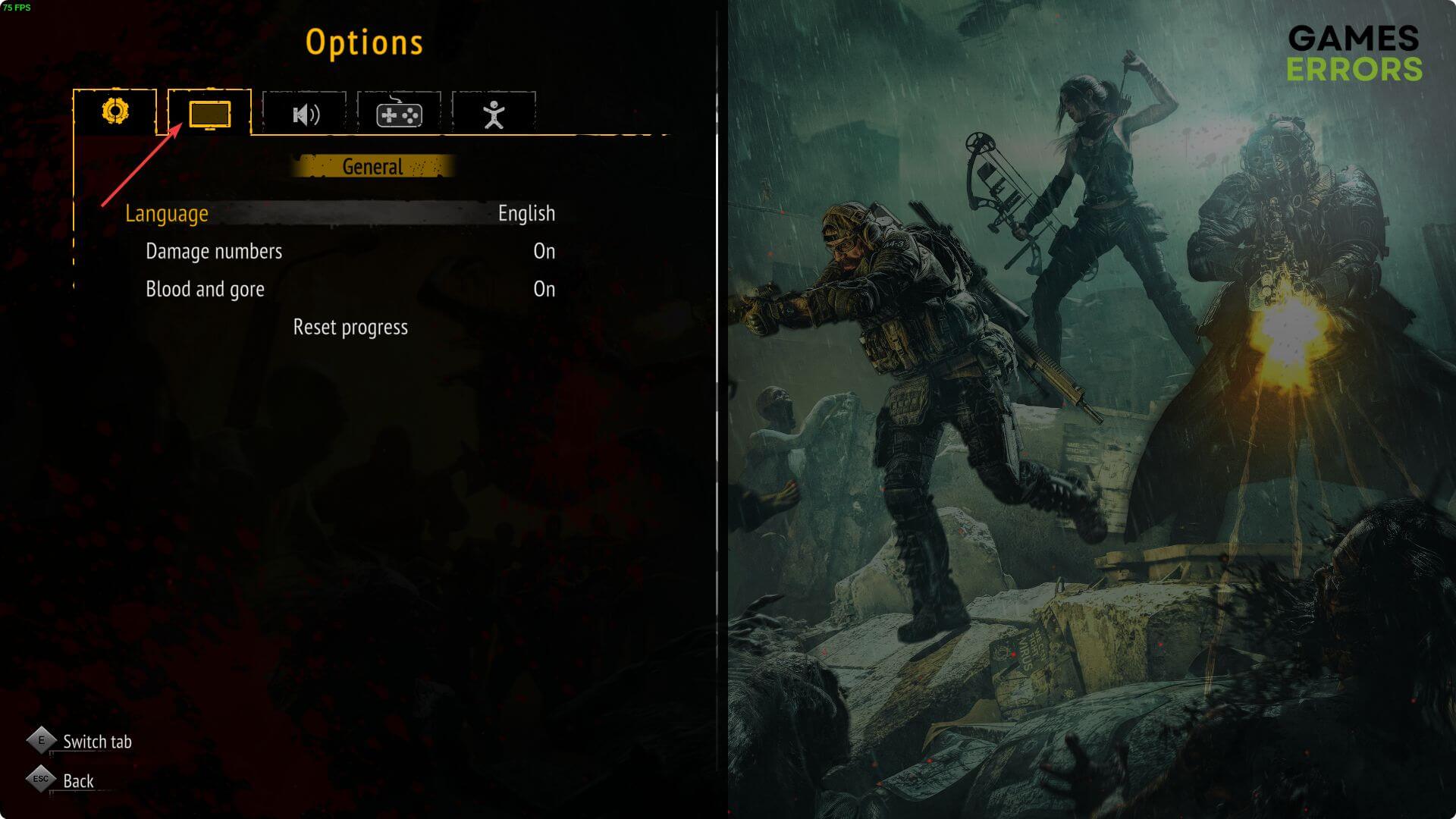The height and width of the screenshot is (819, 1456).
Task: Open the speaker audio tab
Action: tap(305, 115)
